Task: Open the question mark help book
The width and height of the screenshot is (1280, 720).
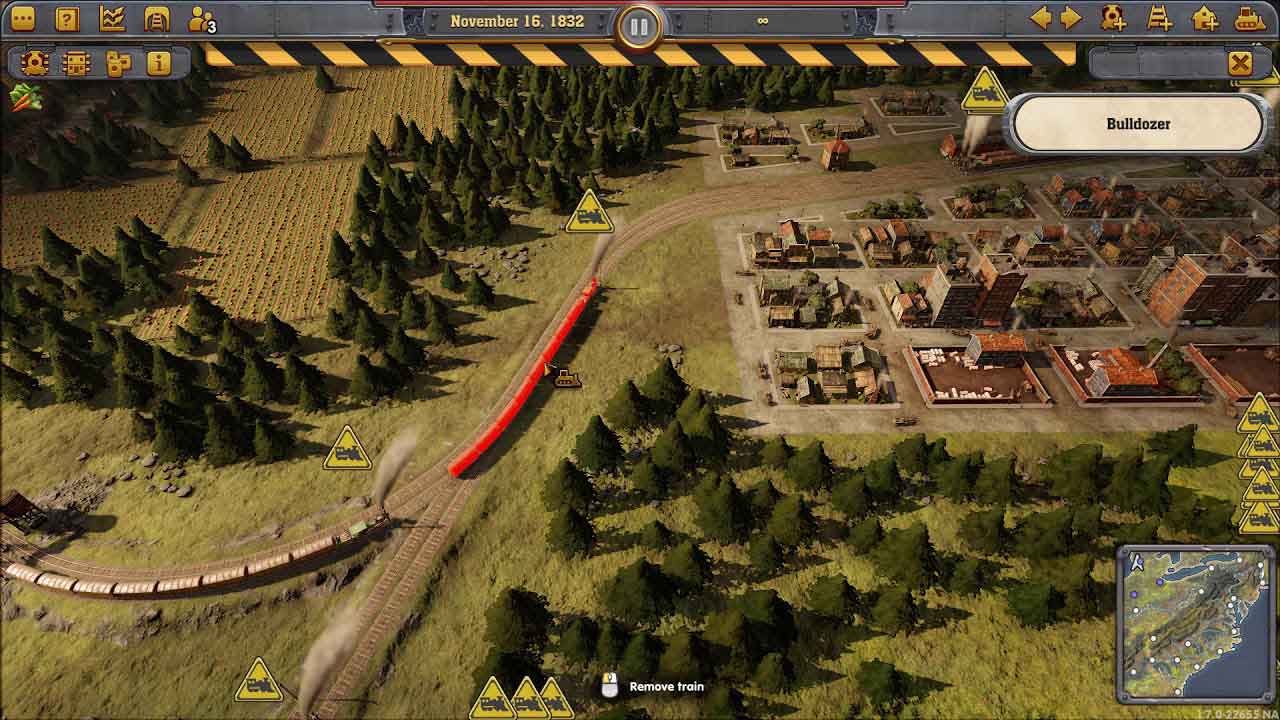Action: pyautogui.click(x=67, y=18)
